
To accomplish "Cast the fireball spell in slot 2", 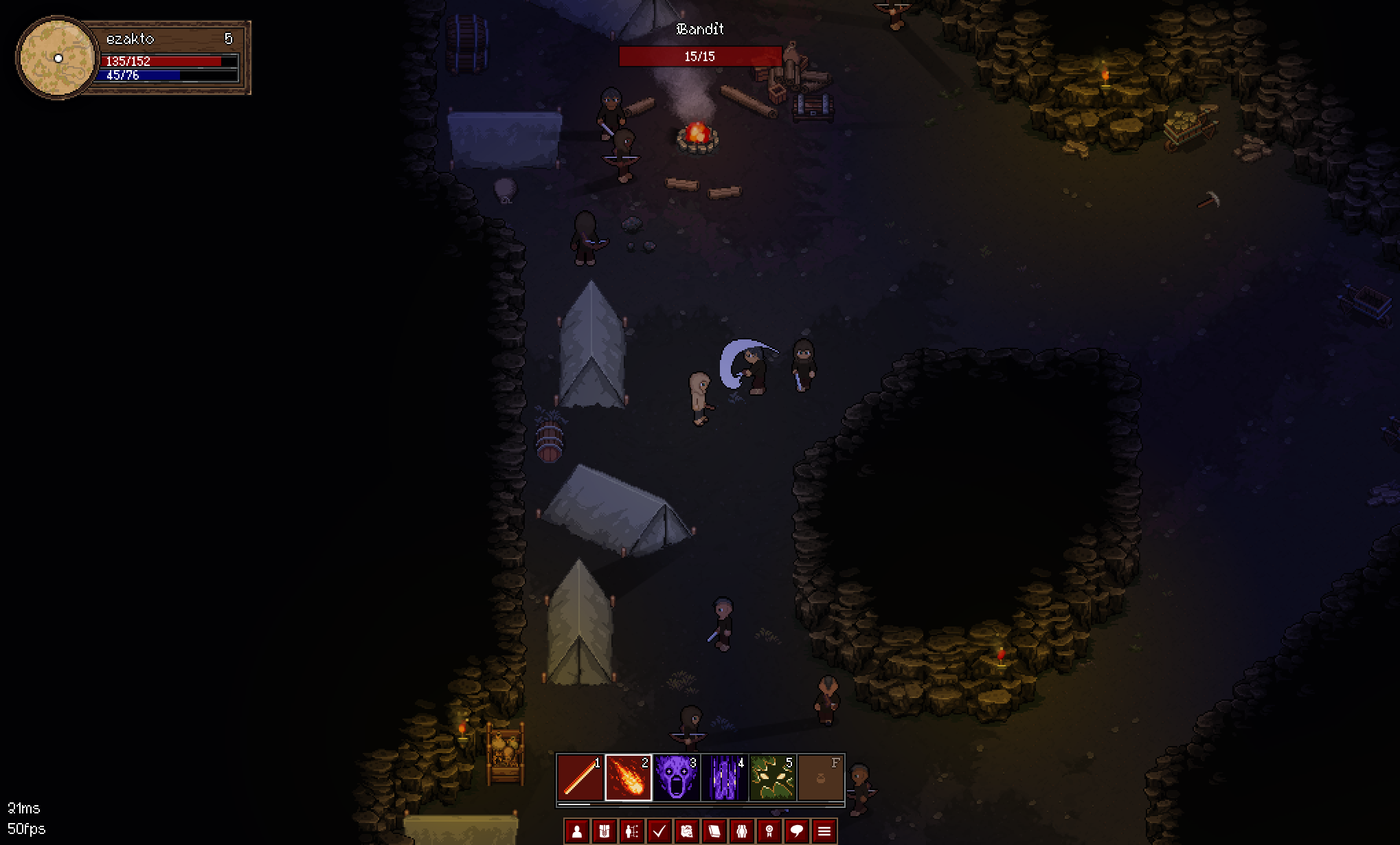I will tap(628, 778).
